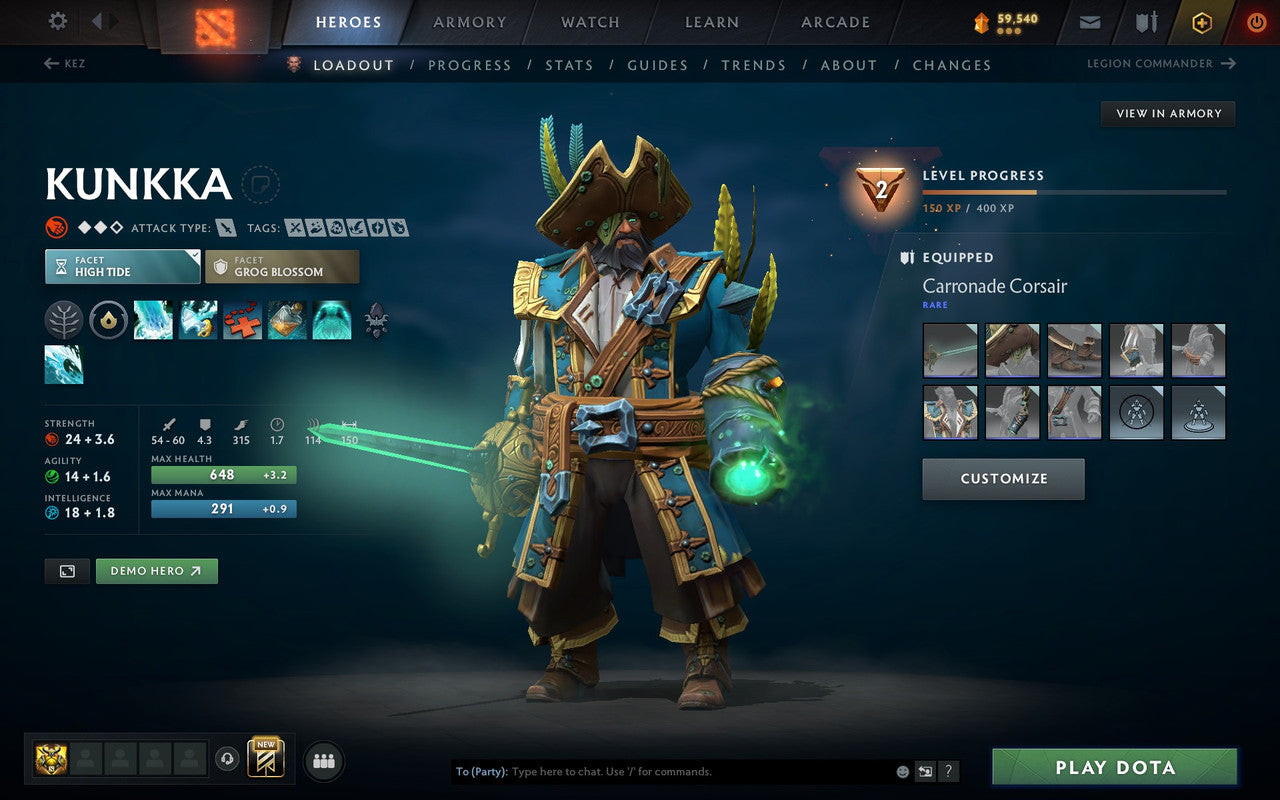Click the Tidebringer ability icon
Screen dimensions: 1280x800
[198, 320]
